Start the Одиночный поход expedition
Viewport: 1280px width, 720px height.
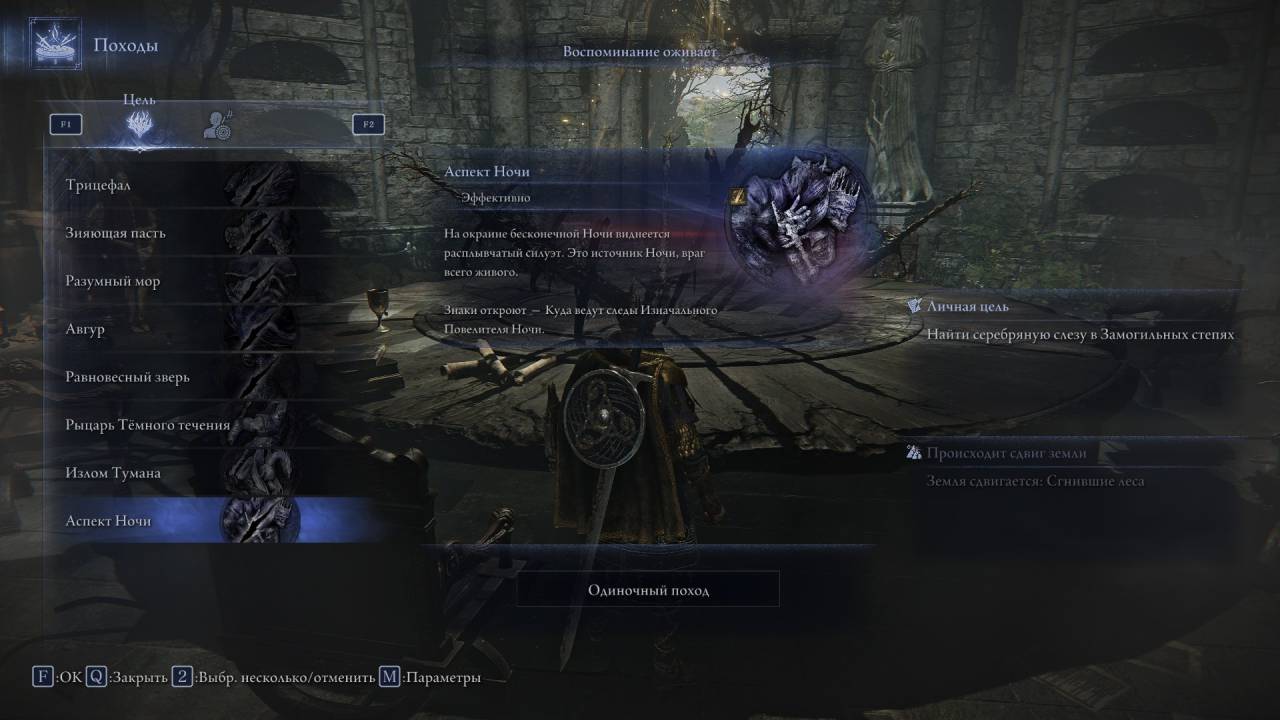tap(648, 590)
